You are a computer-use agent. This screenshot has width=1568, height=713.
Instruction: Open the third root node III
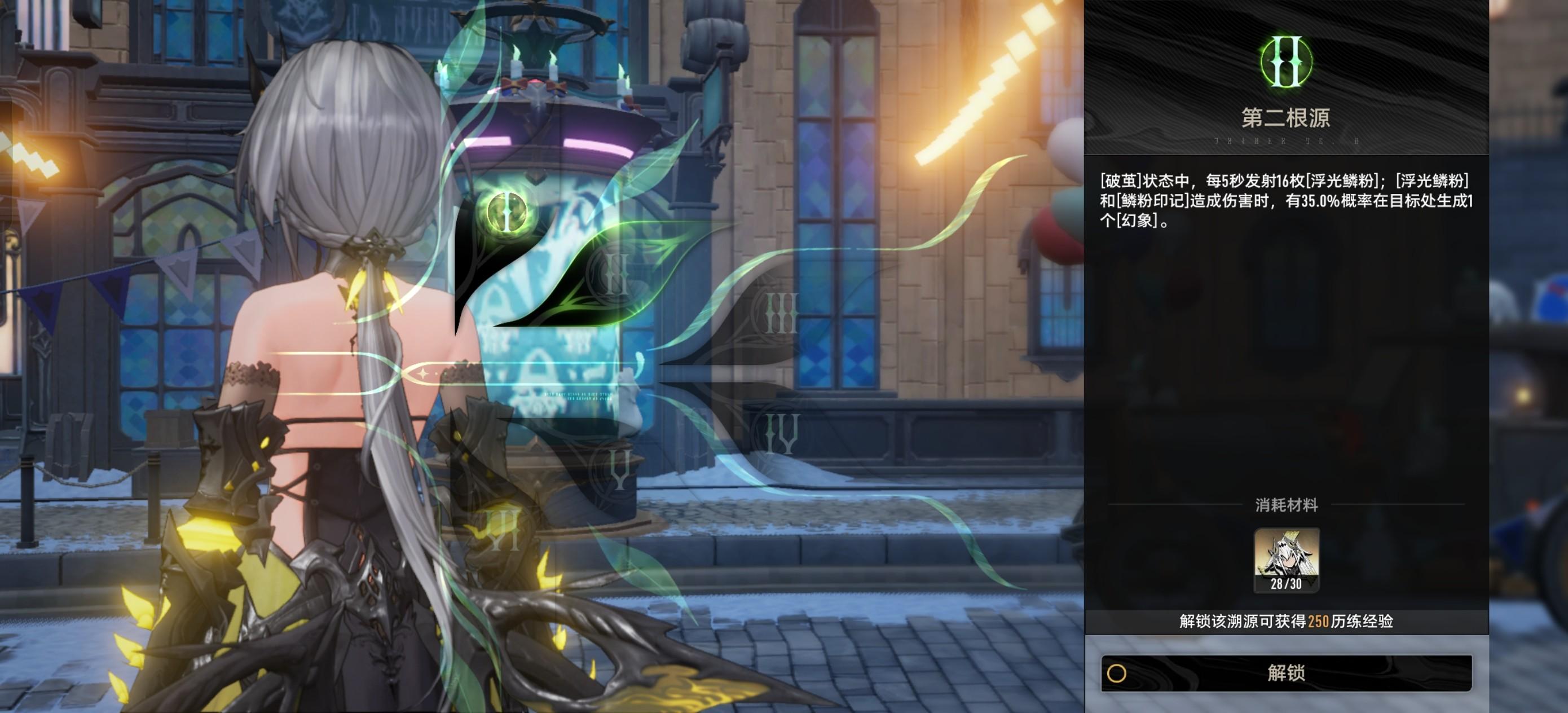point(781,313)
